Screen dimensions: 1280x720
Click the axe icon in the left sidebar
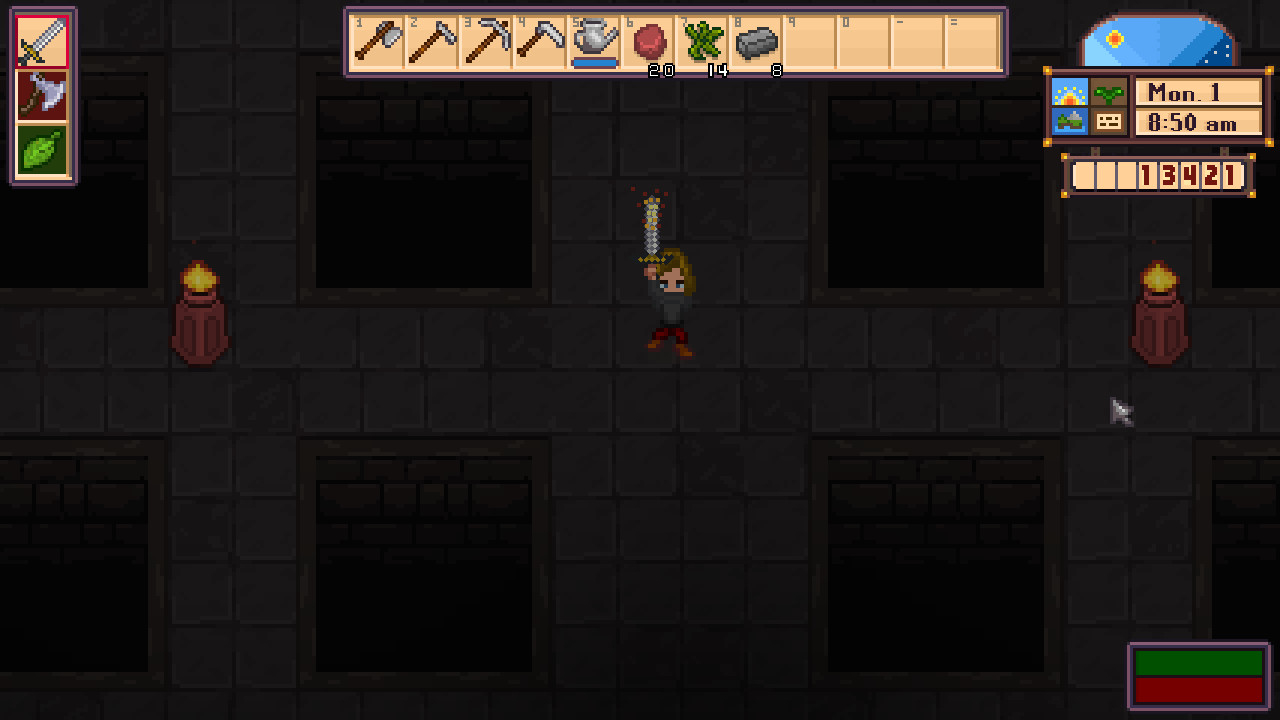(x=42, y=95)
